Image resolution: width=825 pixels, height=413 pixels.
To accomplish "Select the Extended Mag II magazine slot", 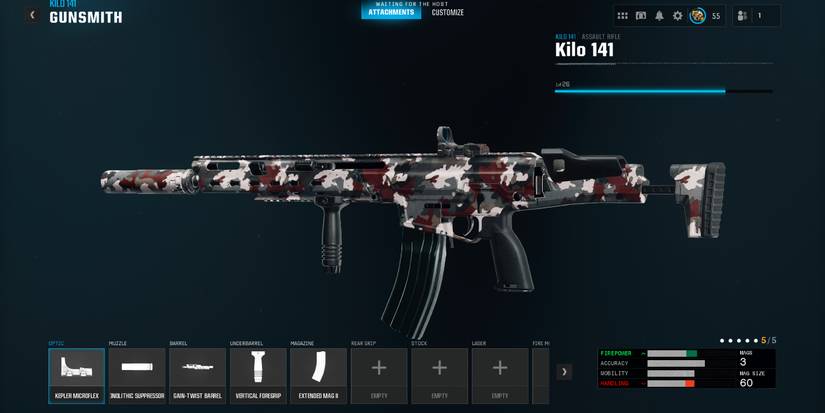I will point(318,375).
